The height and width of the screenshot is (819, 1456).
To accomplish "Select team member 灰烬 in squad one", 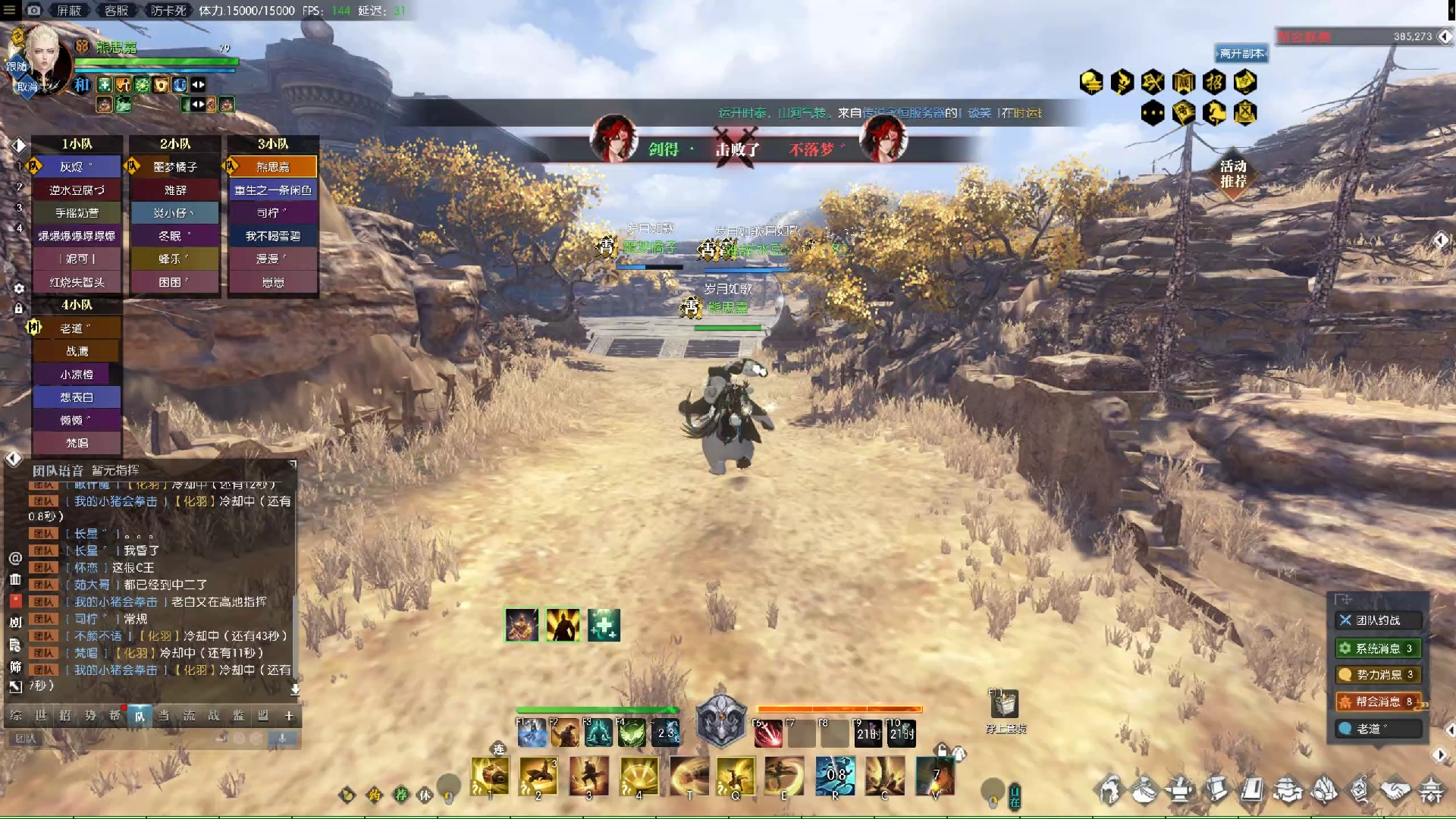I will [x=77, y=167].
